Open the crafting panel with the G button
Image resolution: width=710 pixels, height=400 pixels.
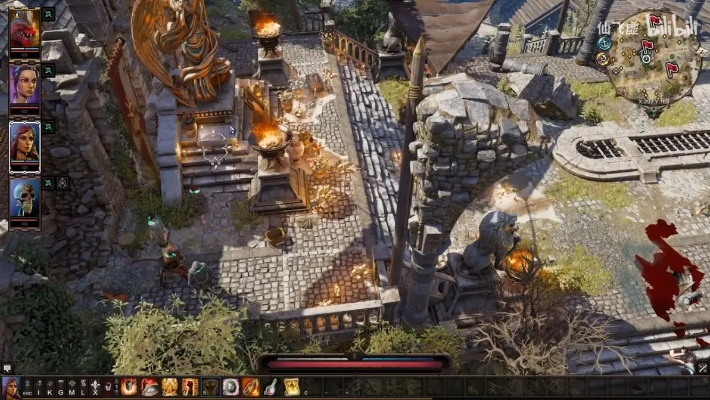(x=60, y=387)
